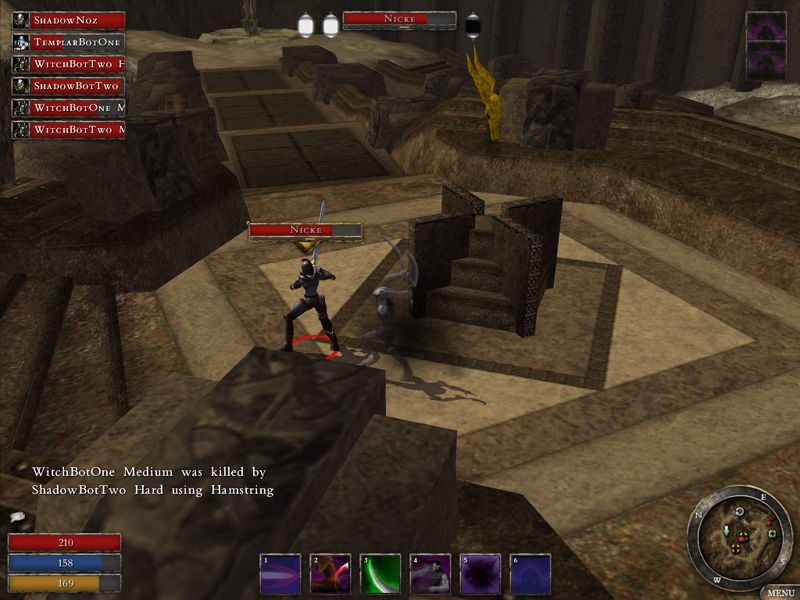Use skill 2 with the red slash icon

tap(330, 574)
